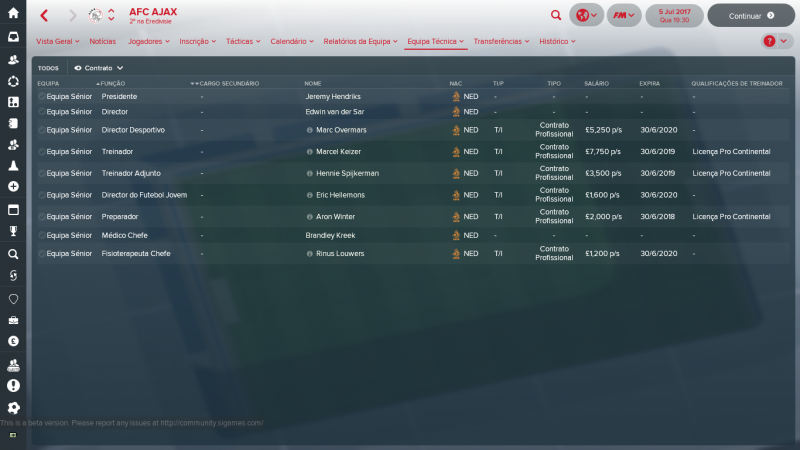Open the FM game menu dropdown

coord(625,16)
